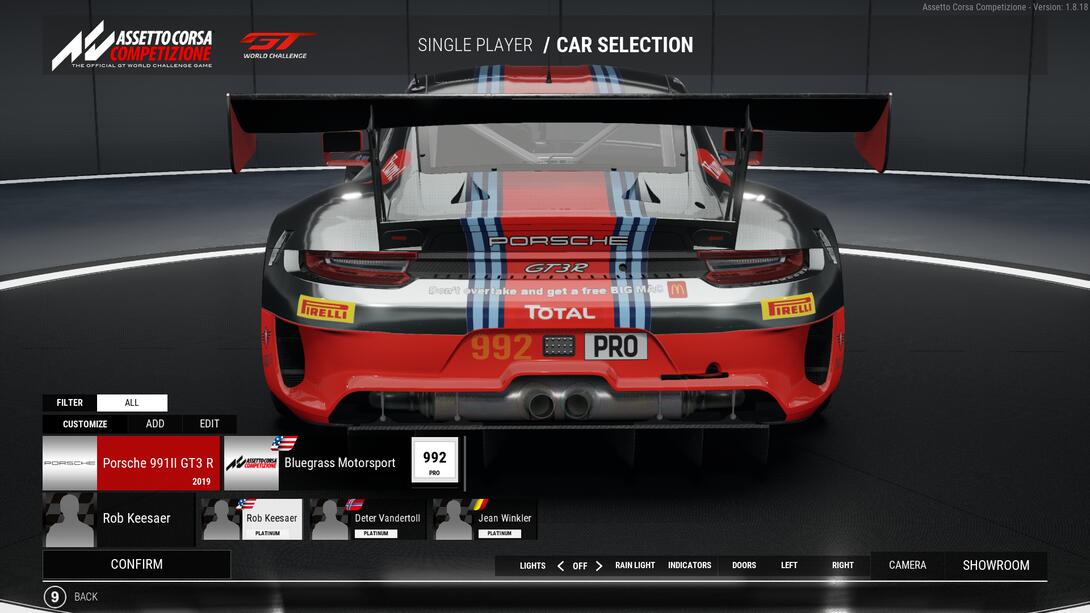Toggle the Rain Light
The image size is (1090, 613).
635,566
